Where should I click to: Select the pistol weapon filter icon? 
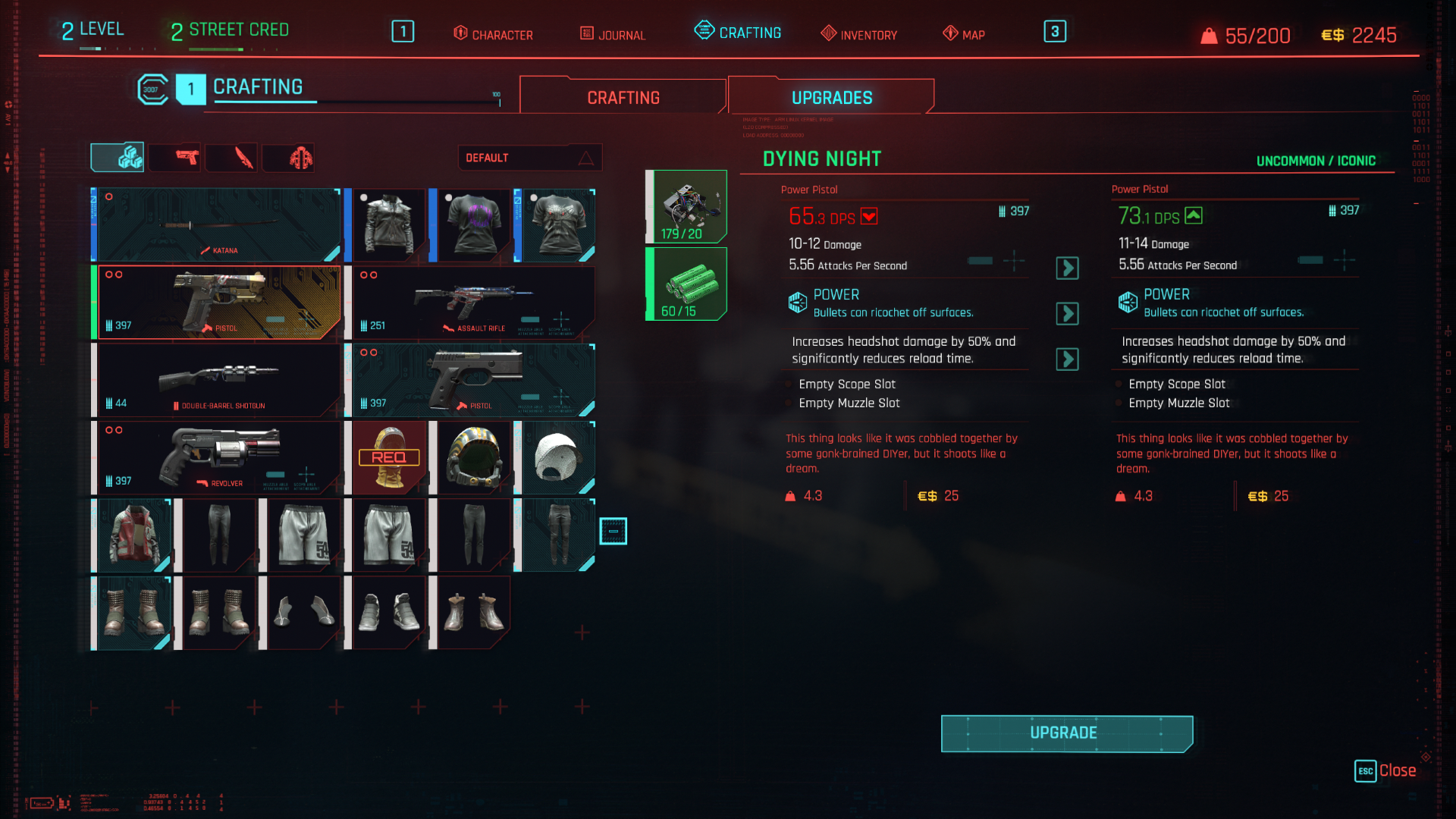(x=174, y=157)
